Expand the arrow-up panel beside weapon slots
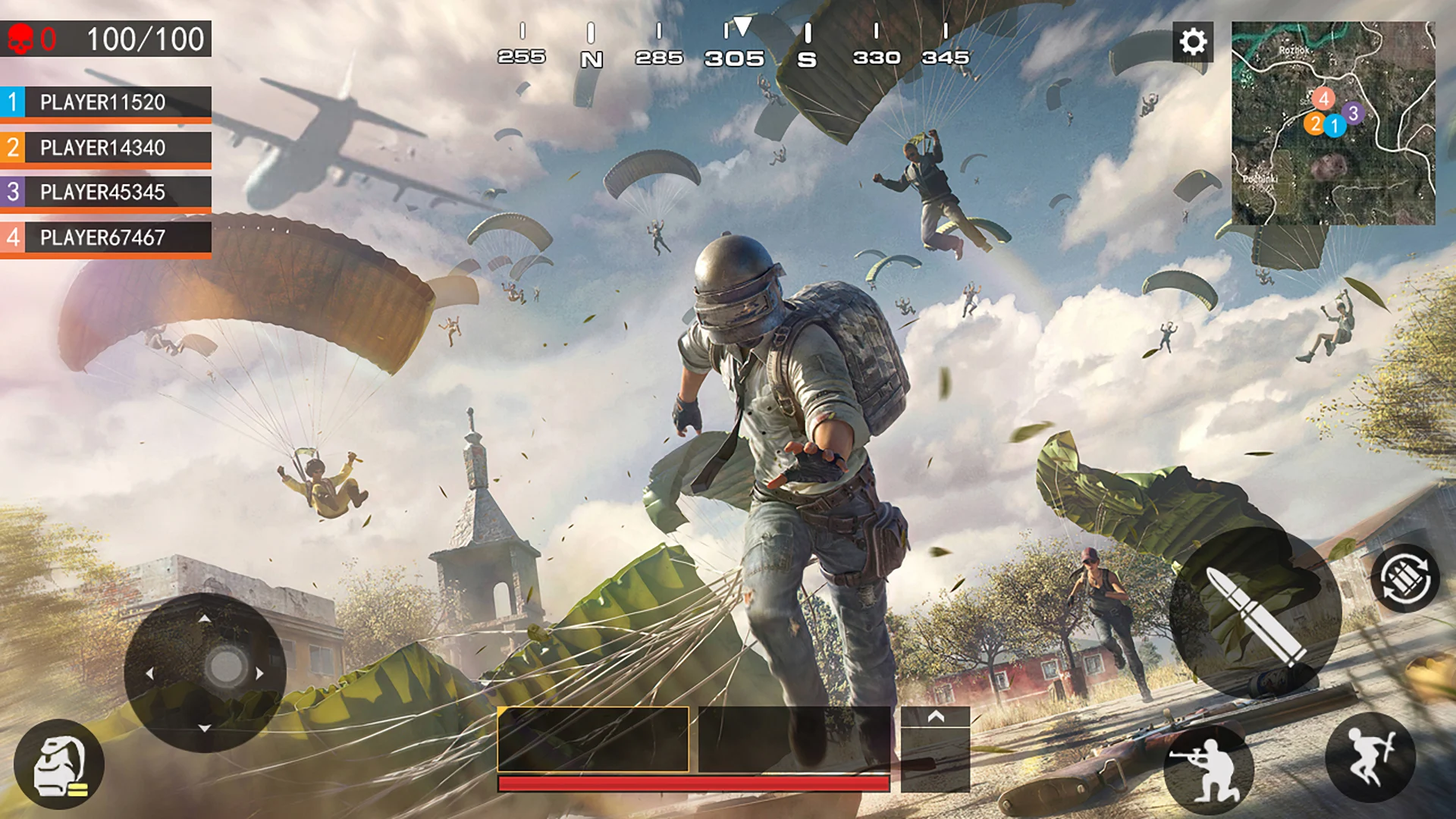This screenshot has width=1456, height=819. tap(935, 717)
